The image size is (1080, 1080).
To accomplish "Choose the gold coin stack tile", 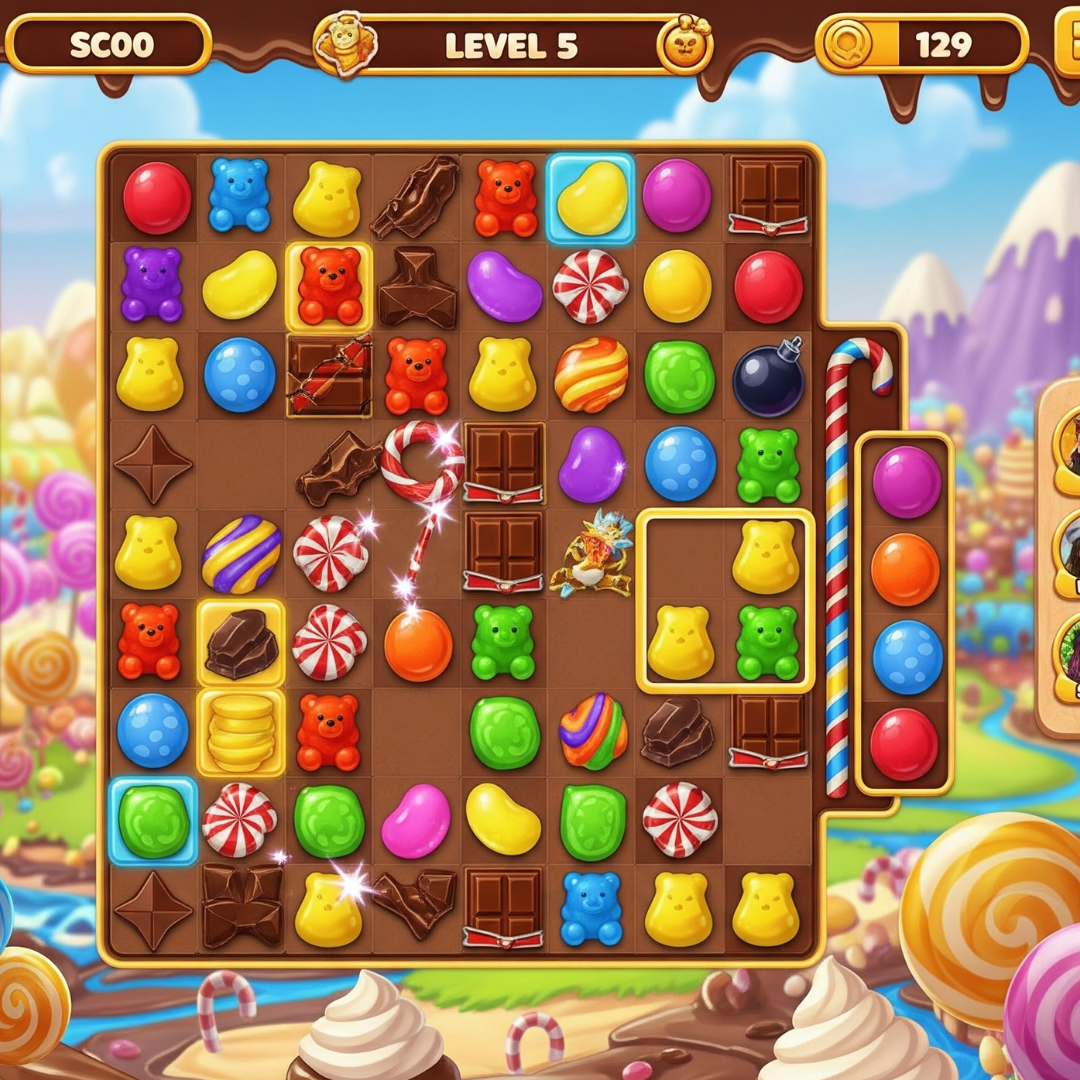I will [x=241, y=731].
